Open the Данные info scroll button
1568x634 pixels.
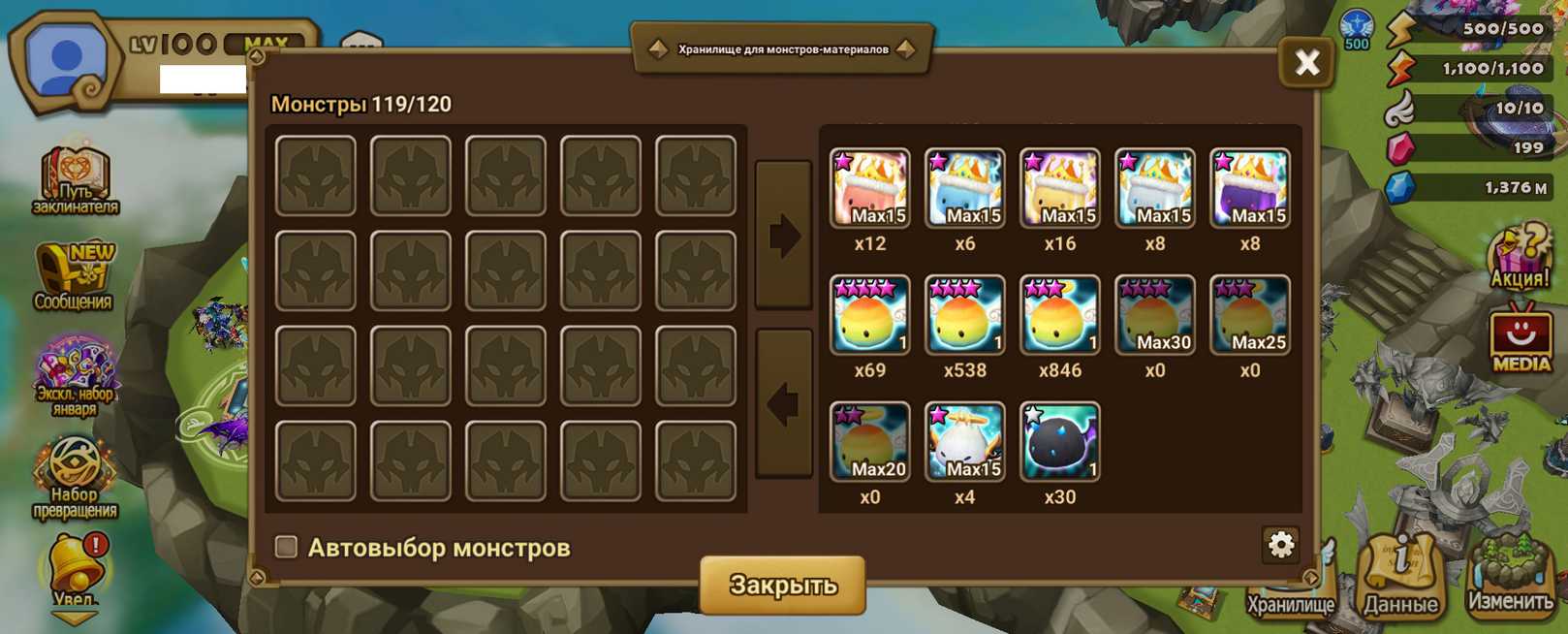[1400, 576]
